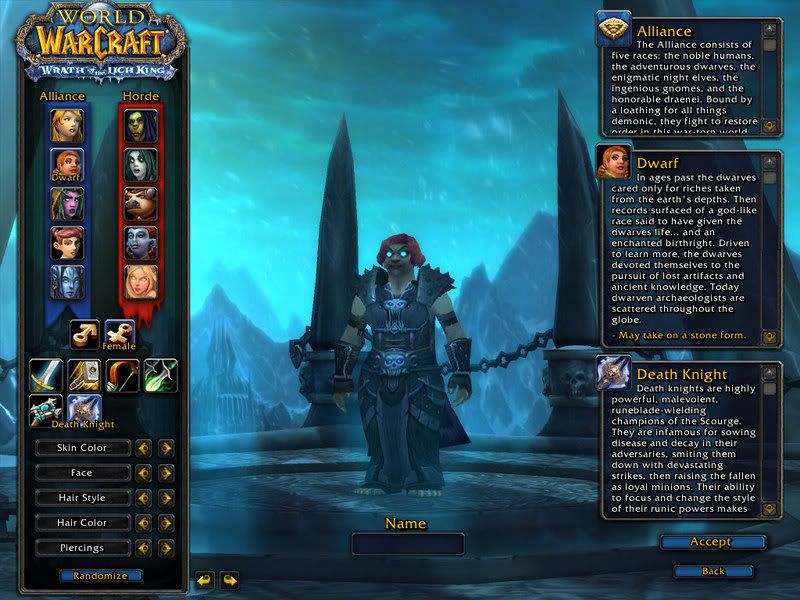Advance Hair Color to next option

[165, 523]
